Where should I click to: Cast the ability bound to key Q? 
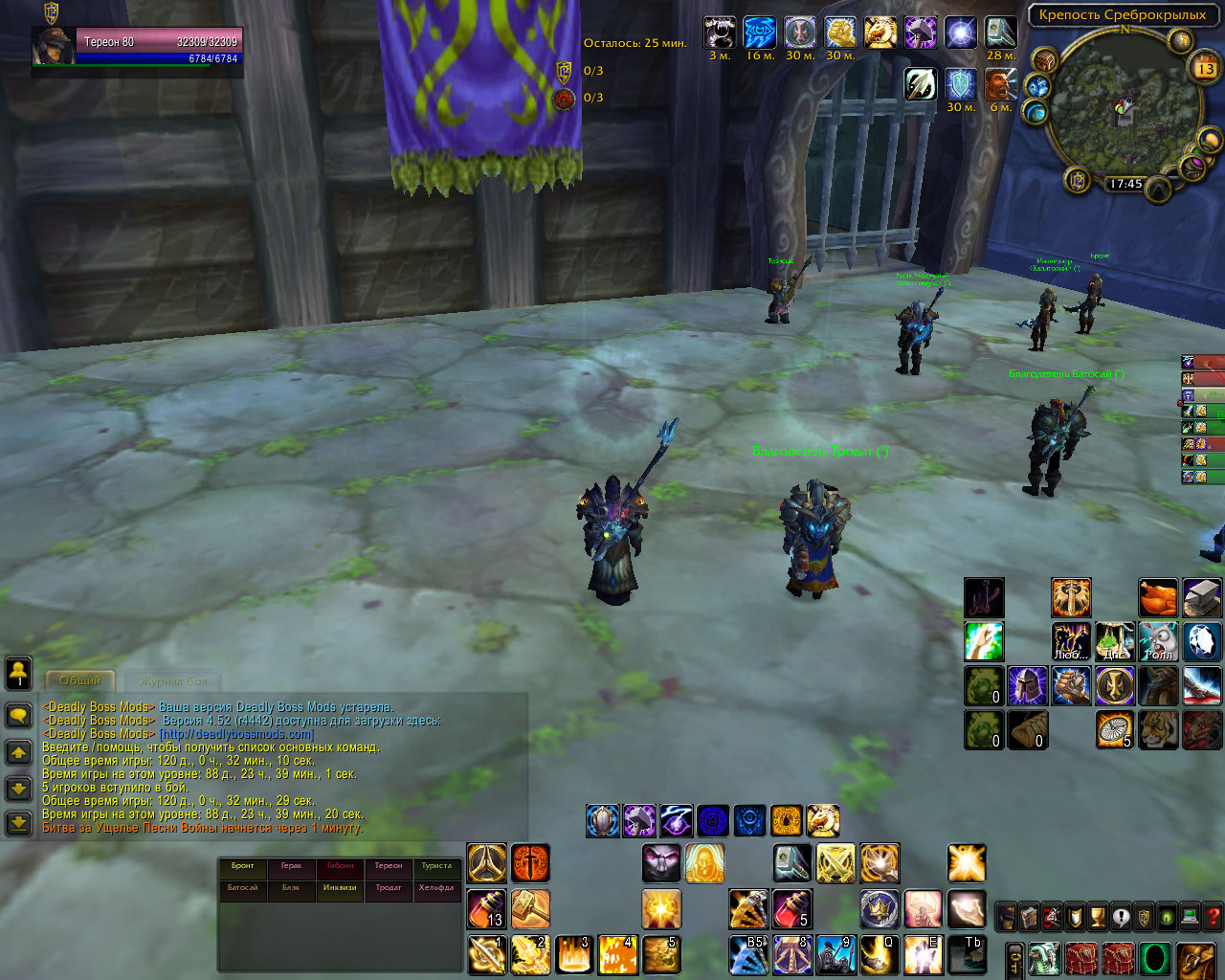(x=879, y=954)
